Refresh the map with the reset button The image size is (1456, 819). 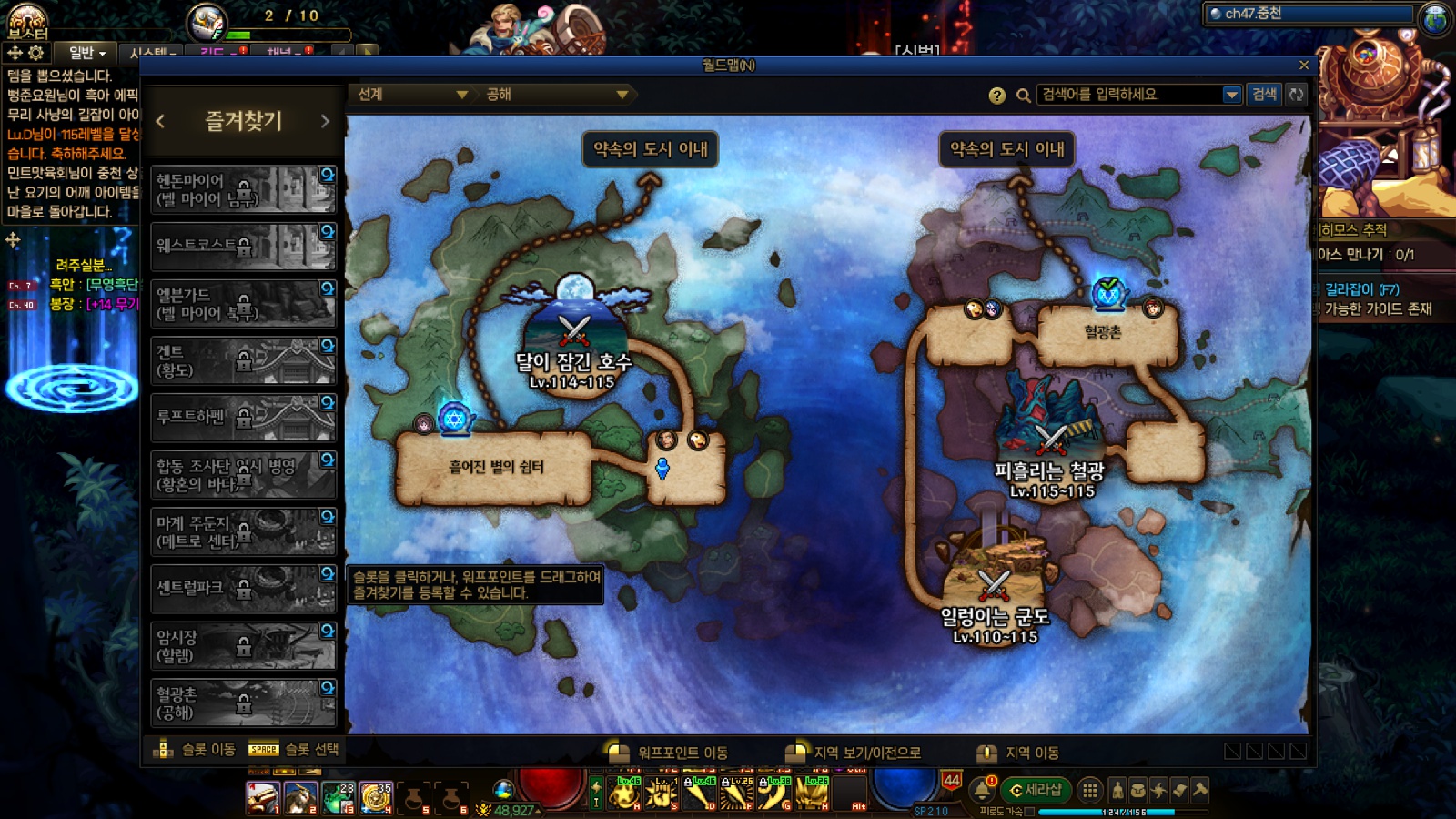[x=1296, y=95]
